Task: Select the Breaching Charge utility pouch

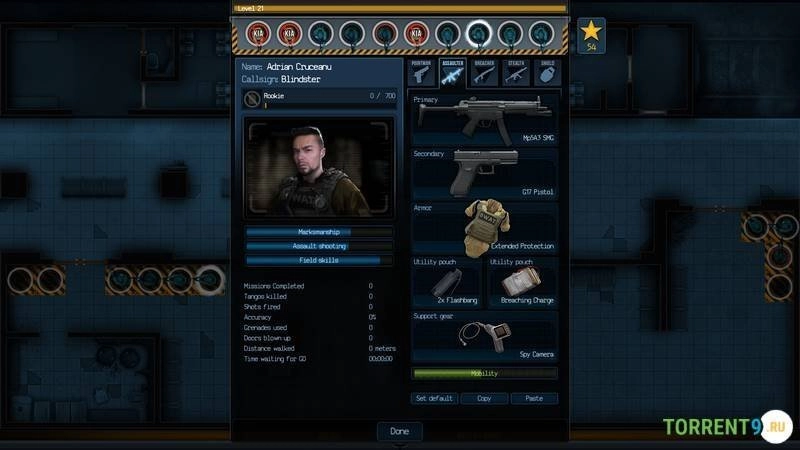Action: click(522, 283)
